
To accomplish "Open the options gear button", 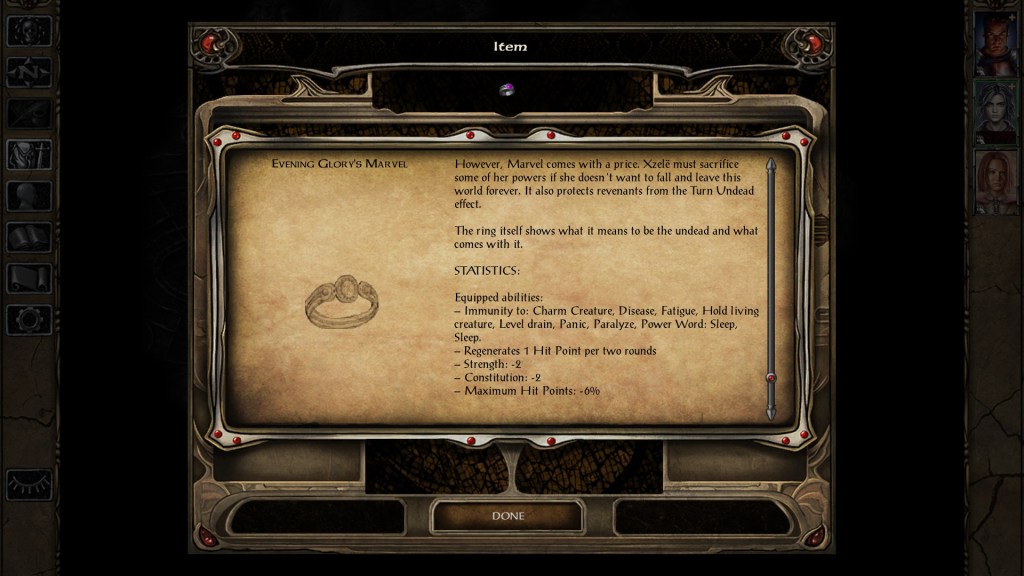I will click(x=28, y=320).
